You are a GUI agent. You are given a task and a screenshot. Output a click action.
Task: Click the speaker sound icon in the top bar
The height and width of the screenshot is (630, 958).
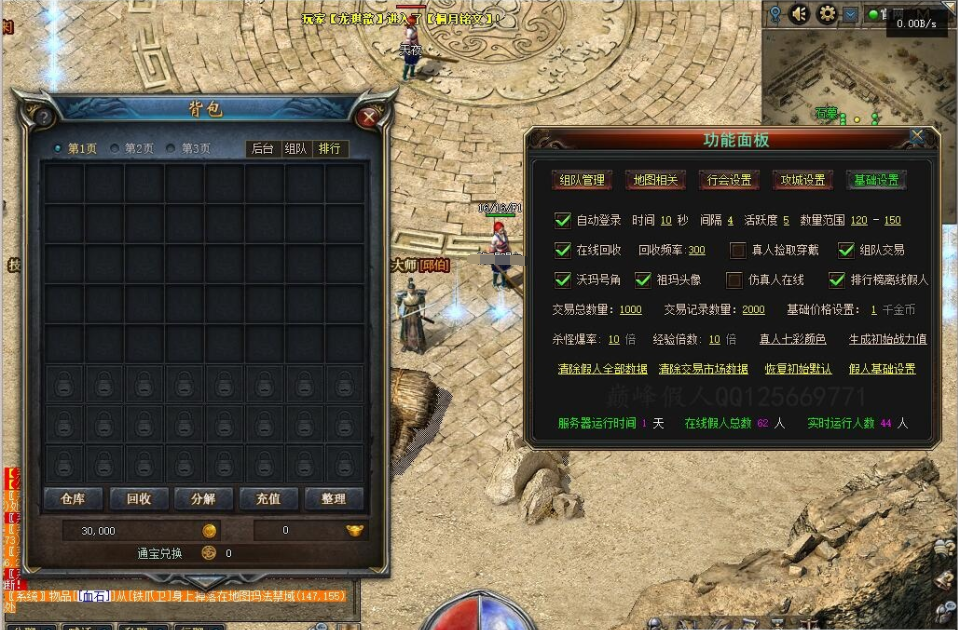tap(799, 14)
